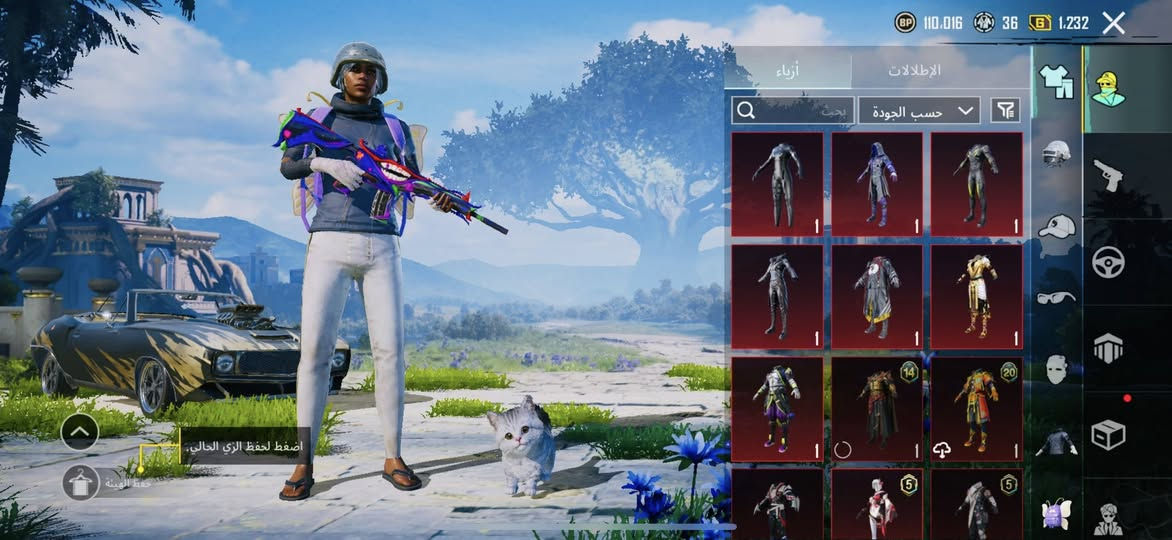
Task: Select the shirt clothing category icon
Action: pos(1056,82)
